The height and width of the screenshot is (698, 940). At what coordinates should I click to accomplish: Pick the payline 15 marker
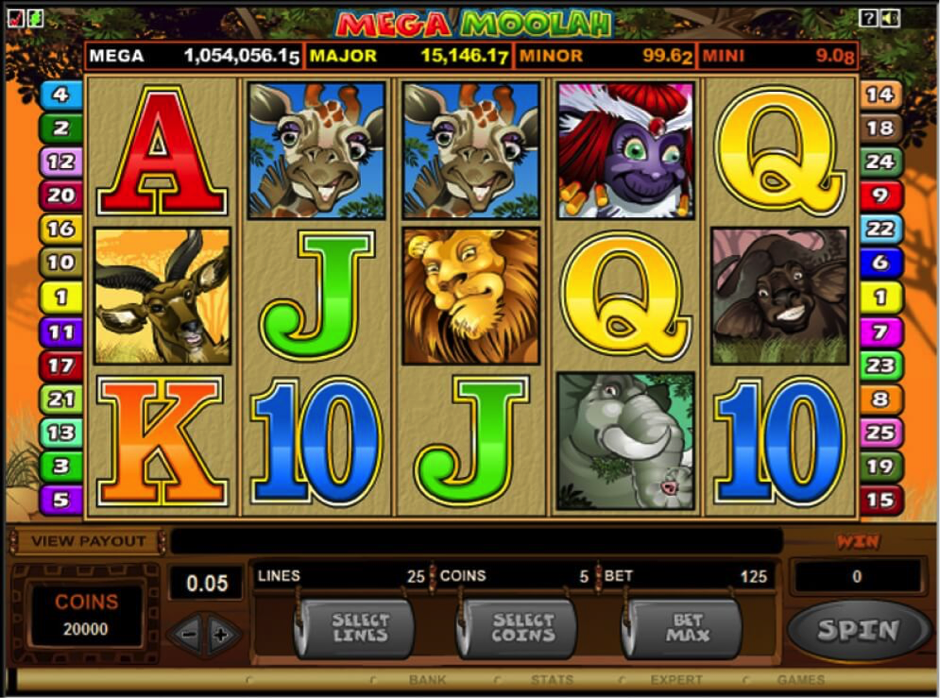point(880,499)
